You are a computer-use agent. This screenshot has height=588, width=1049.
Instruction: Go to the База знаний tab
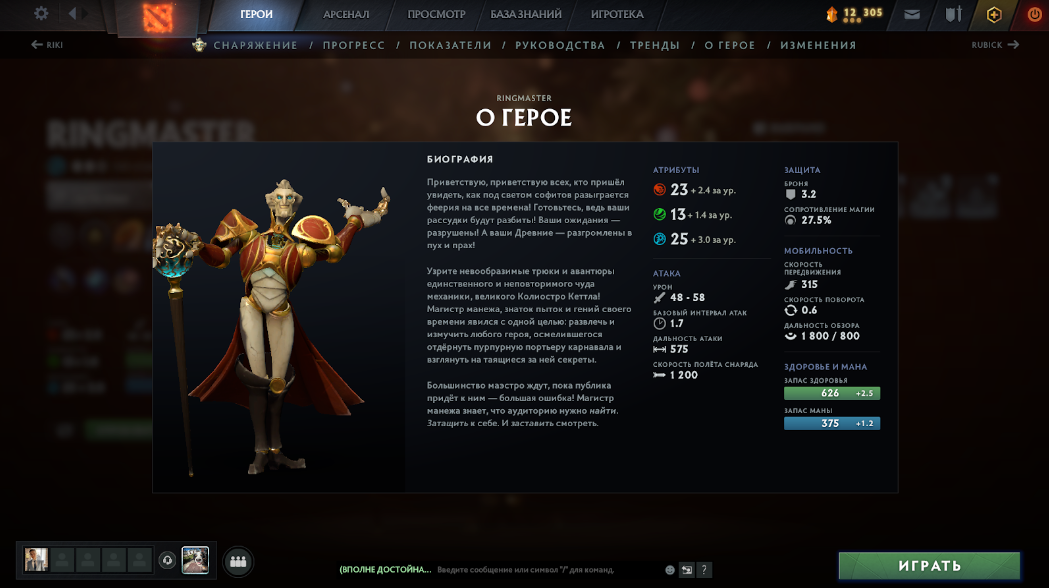tap(526, 15)
